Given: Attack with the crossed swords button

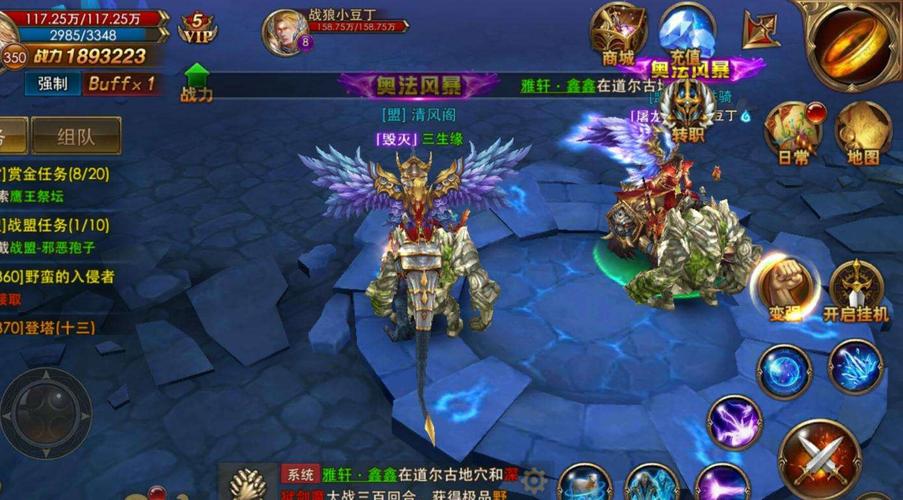Looking at the screenshot, I should tap(819, 459).
